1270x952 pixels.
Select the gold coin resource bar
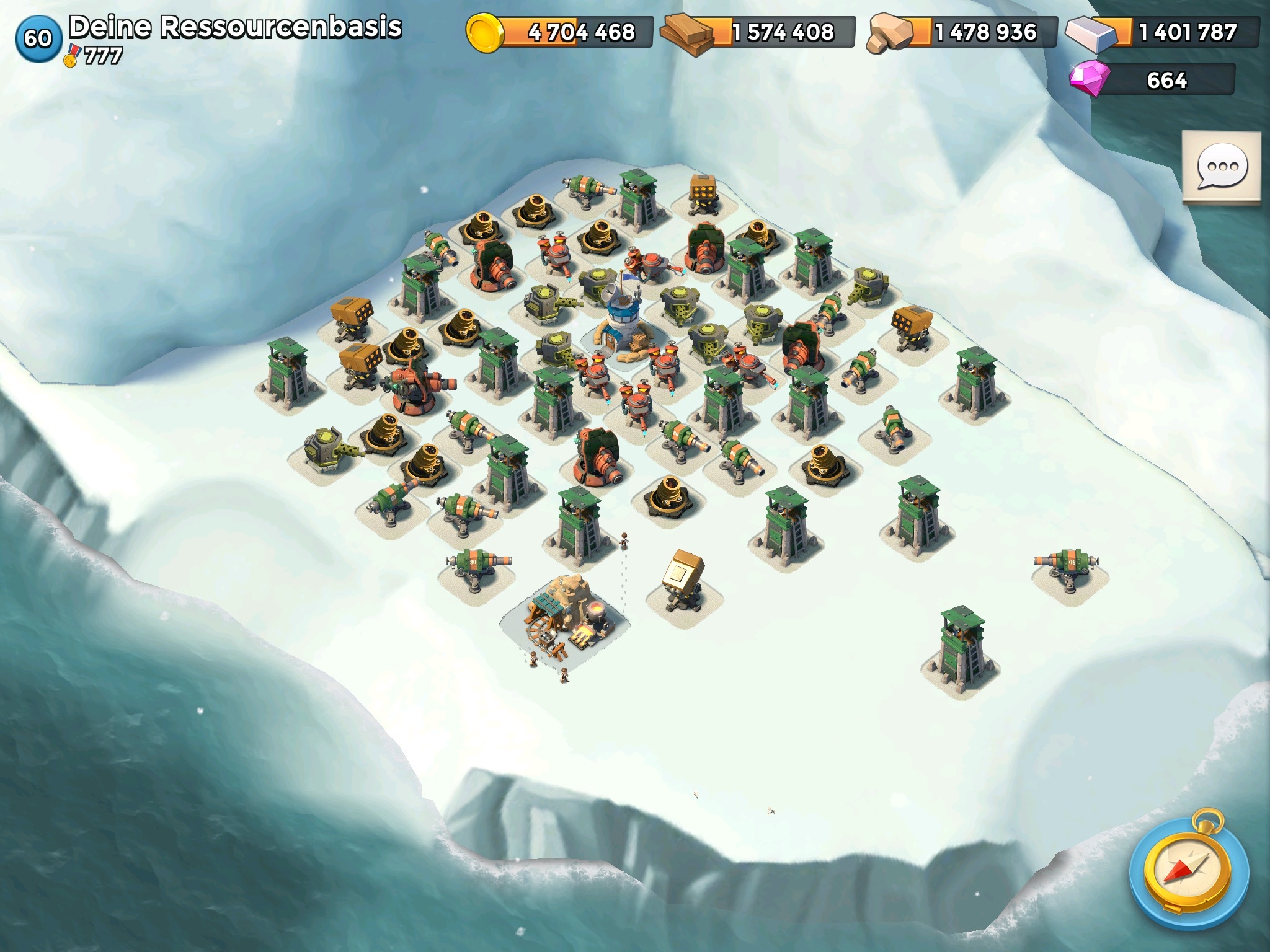560,32
